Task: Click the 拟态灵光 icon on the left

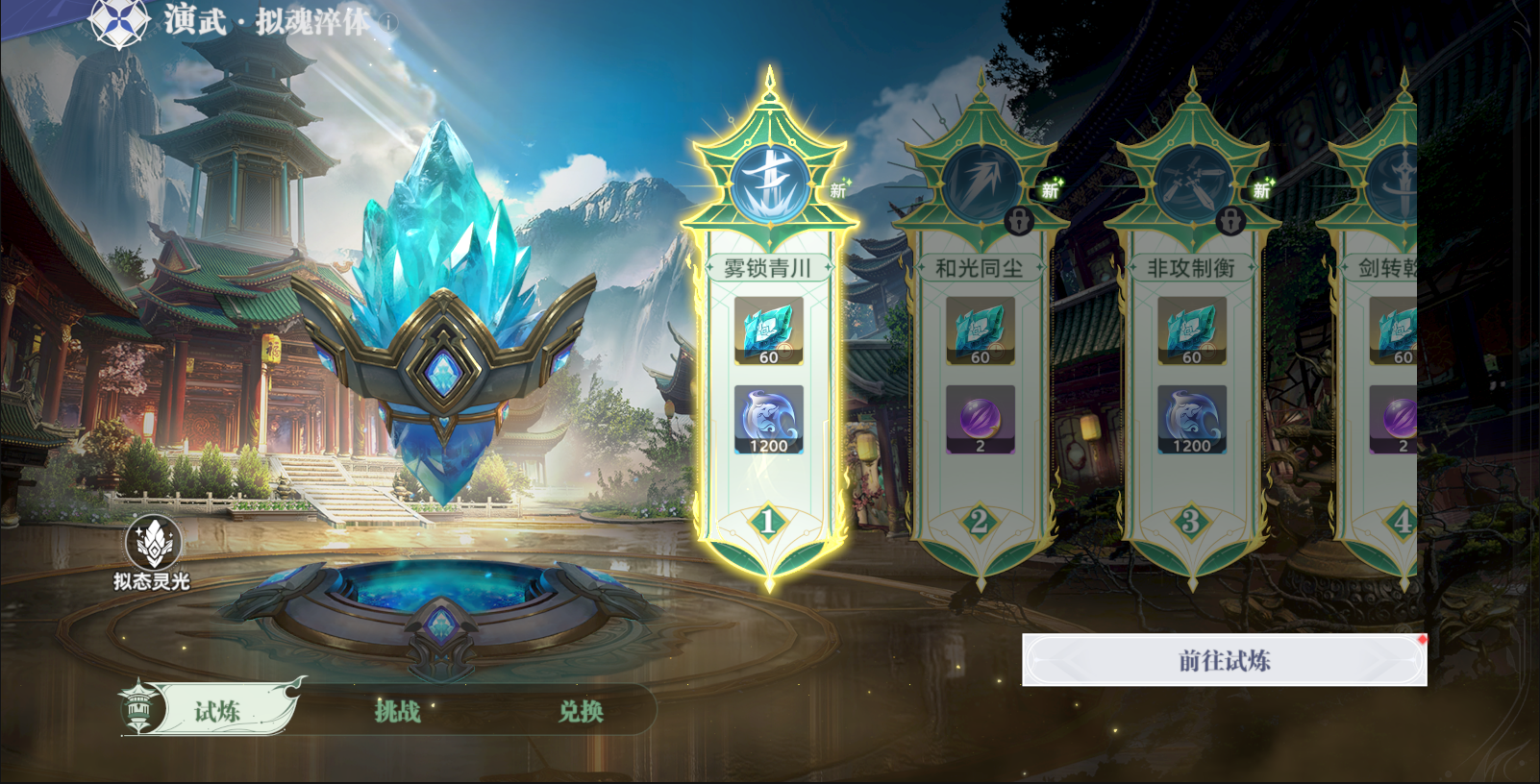Action: click(152, 540)
